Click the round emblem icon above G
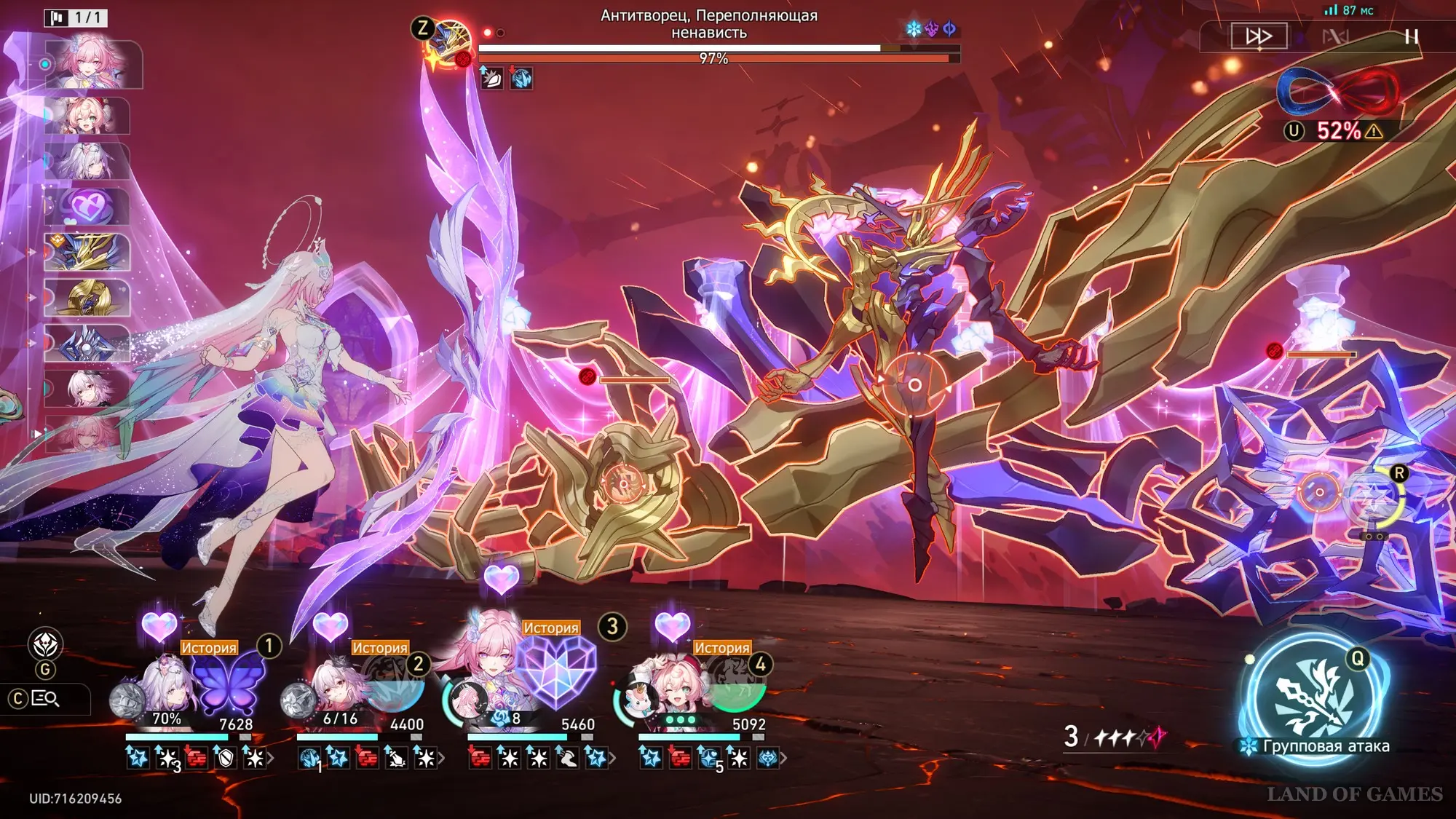The height and width of the screenshot is (819, 1456). click(45, 644)
